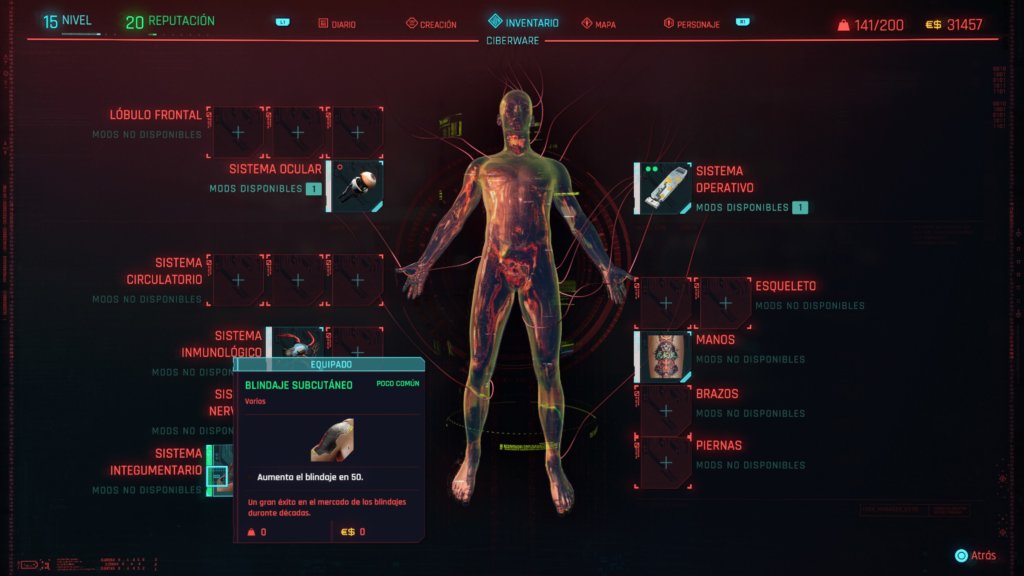Select the Inventario tab
The height and width of the screenshot is (576, 1024).
[x=523, y=22]
